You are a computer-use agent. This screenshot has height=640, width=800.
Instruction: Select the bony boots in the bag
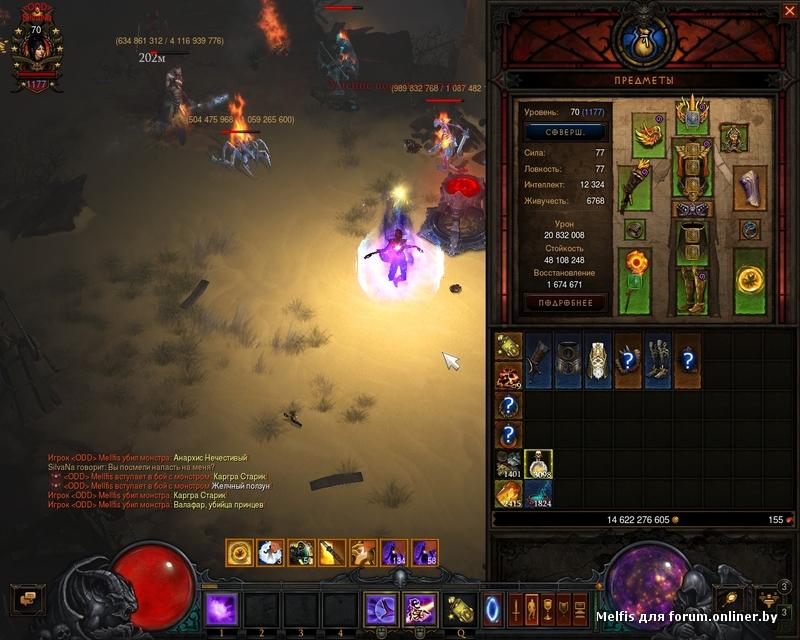tap(657, 360)
